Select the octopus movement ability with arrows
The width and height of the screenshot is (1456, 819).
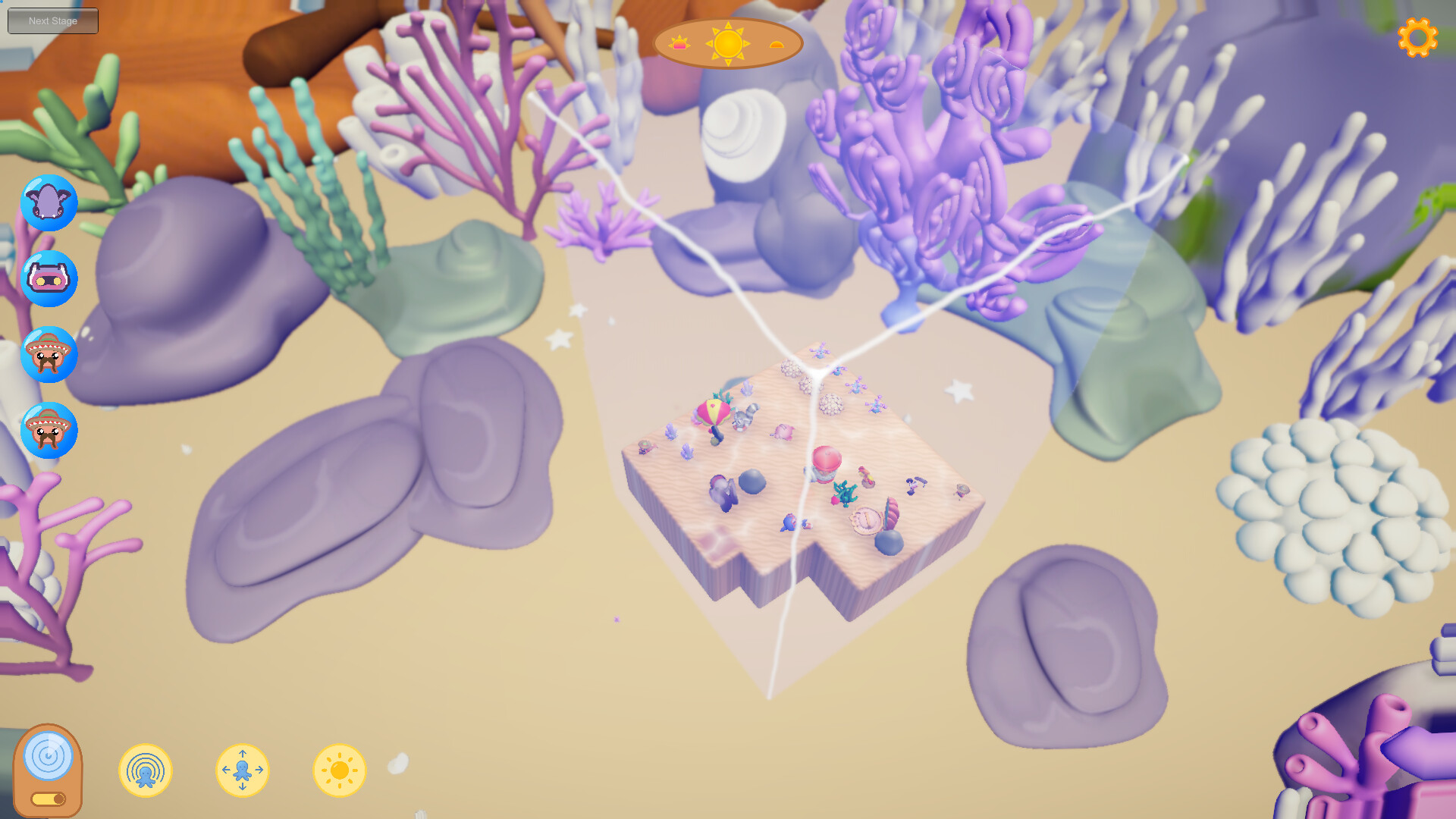pyautogui.click(x=243, y=770)
